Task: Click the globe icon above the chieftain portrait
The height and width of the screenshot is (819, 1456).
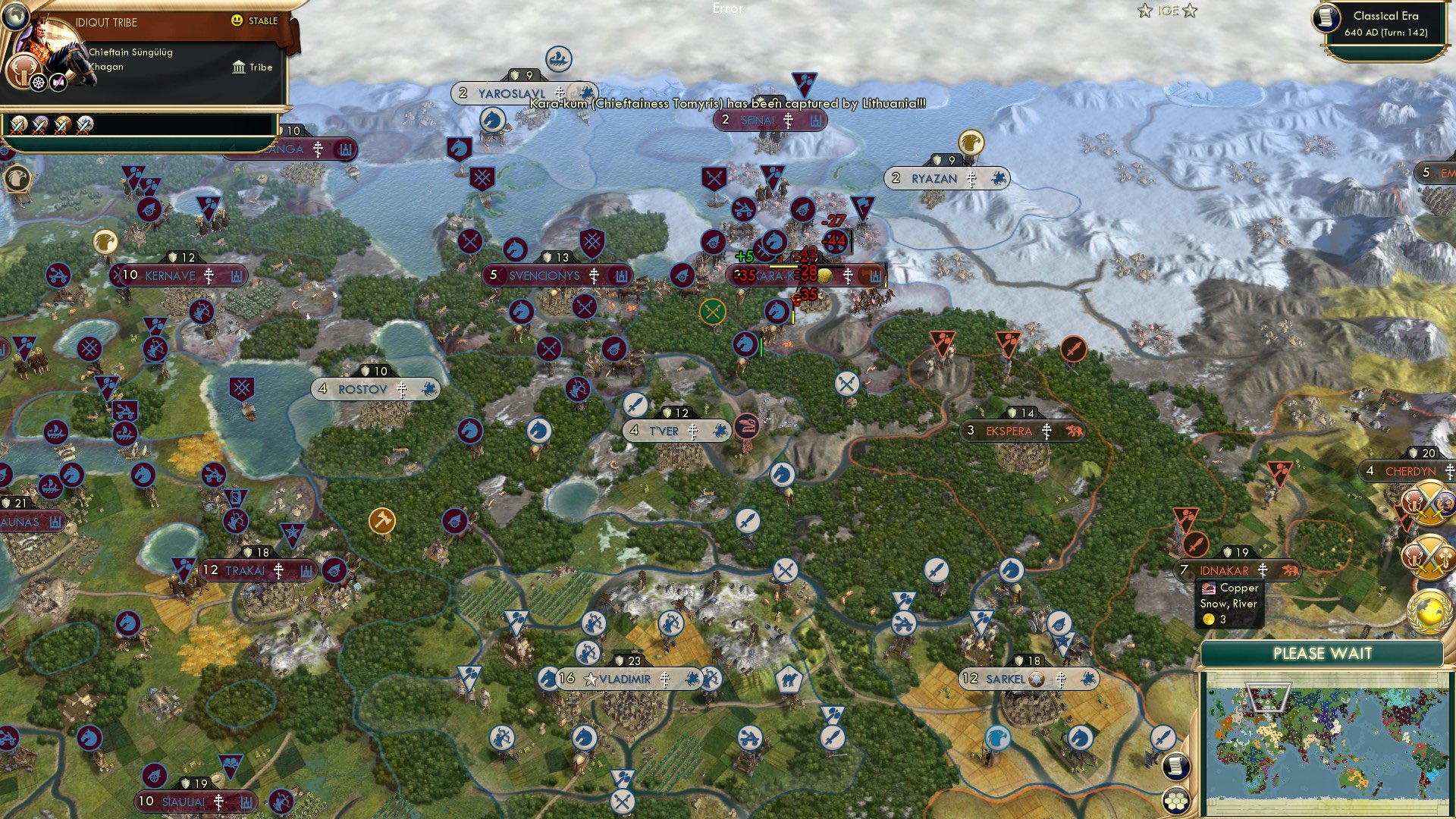Action: 16,15
